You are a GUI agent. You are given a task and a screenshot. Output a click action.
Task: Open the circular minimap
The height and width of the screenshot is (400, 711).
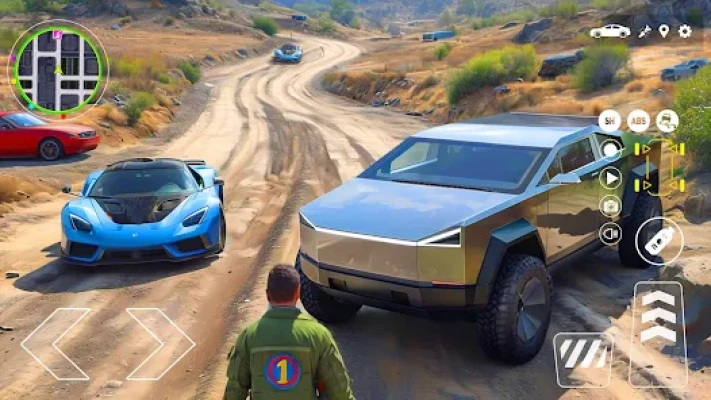click(x=58, y=68)
